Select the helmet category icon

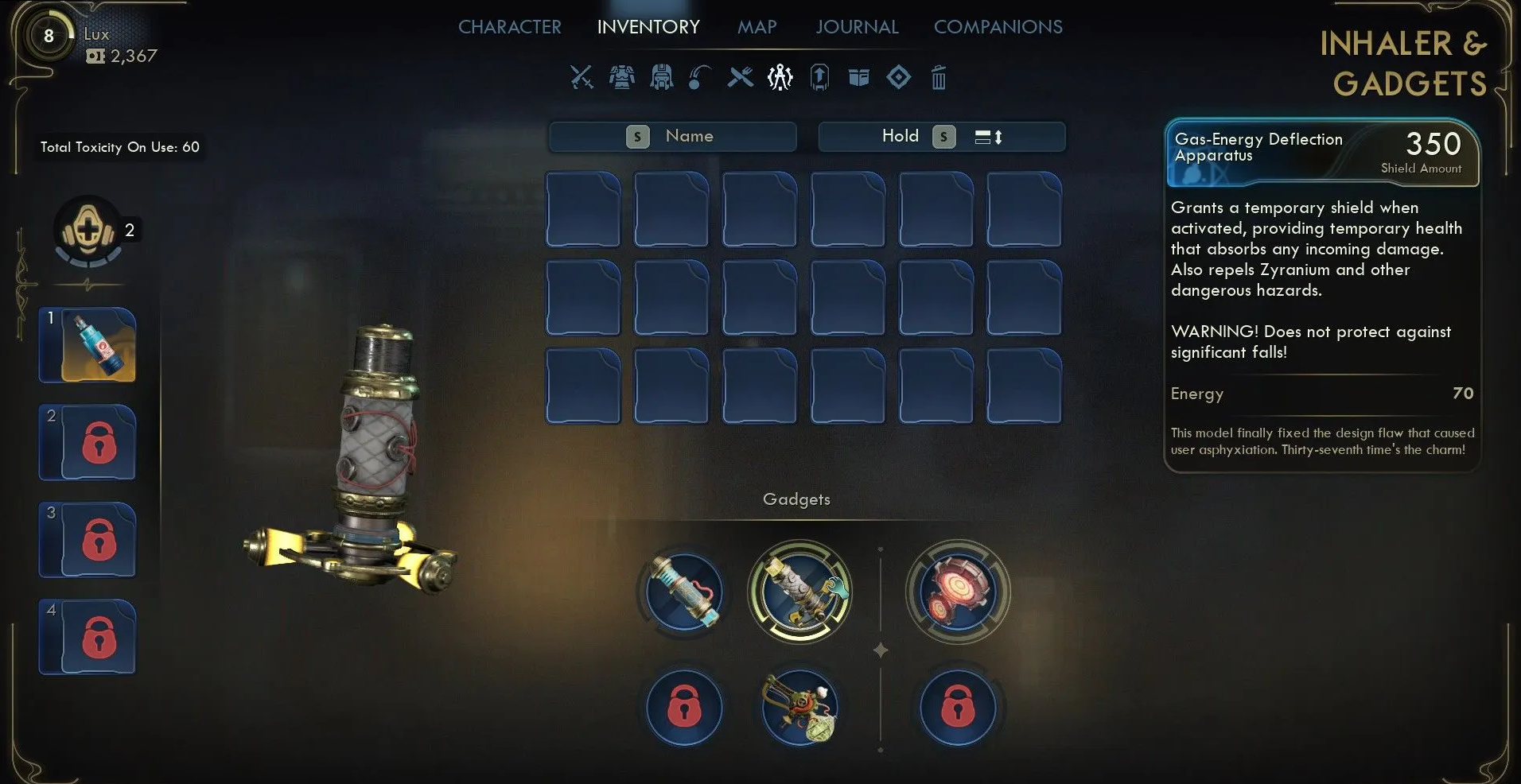[661, 77]
